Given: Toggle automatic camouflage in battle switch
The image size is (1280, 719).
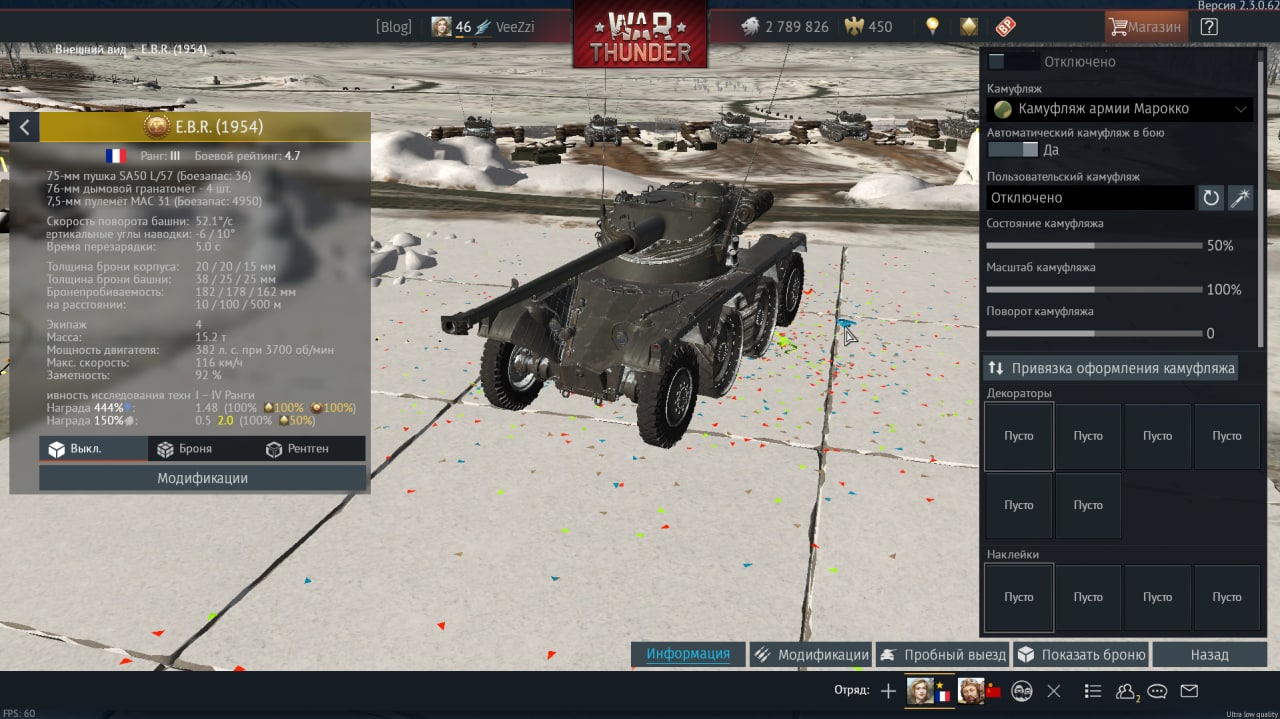Looking at the screenshot, I should click(1012, 149).
